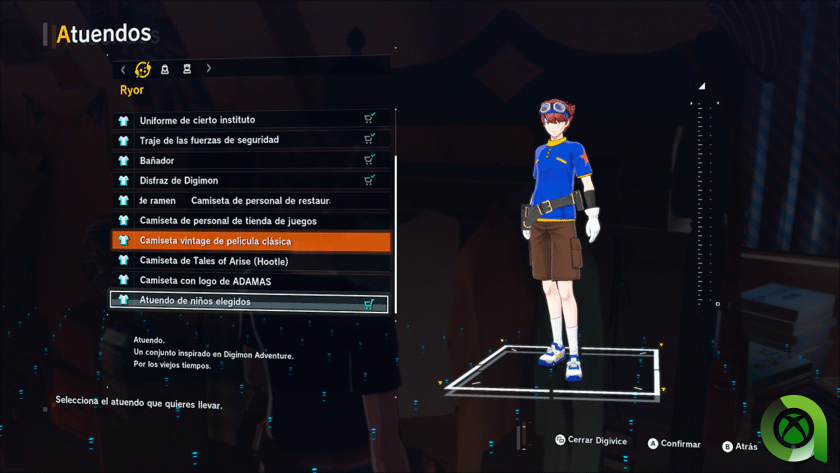840x473 pixels.
Task: Select "Atuendo de niños elegidos" outfit
Action: tap(250, 301)
